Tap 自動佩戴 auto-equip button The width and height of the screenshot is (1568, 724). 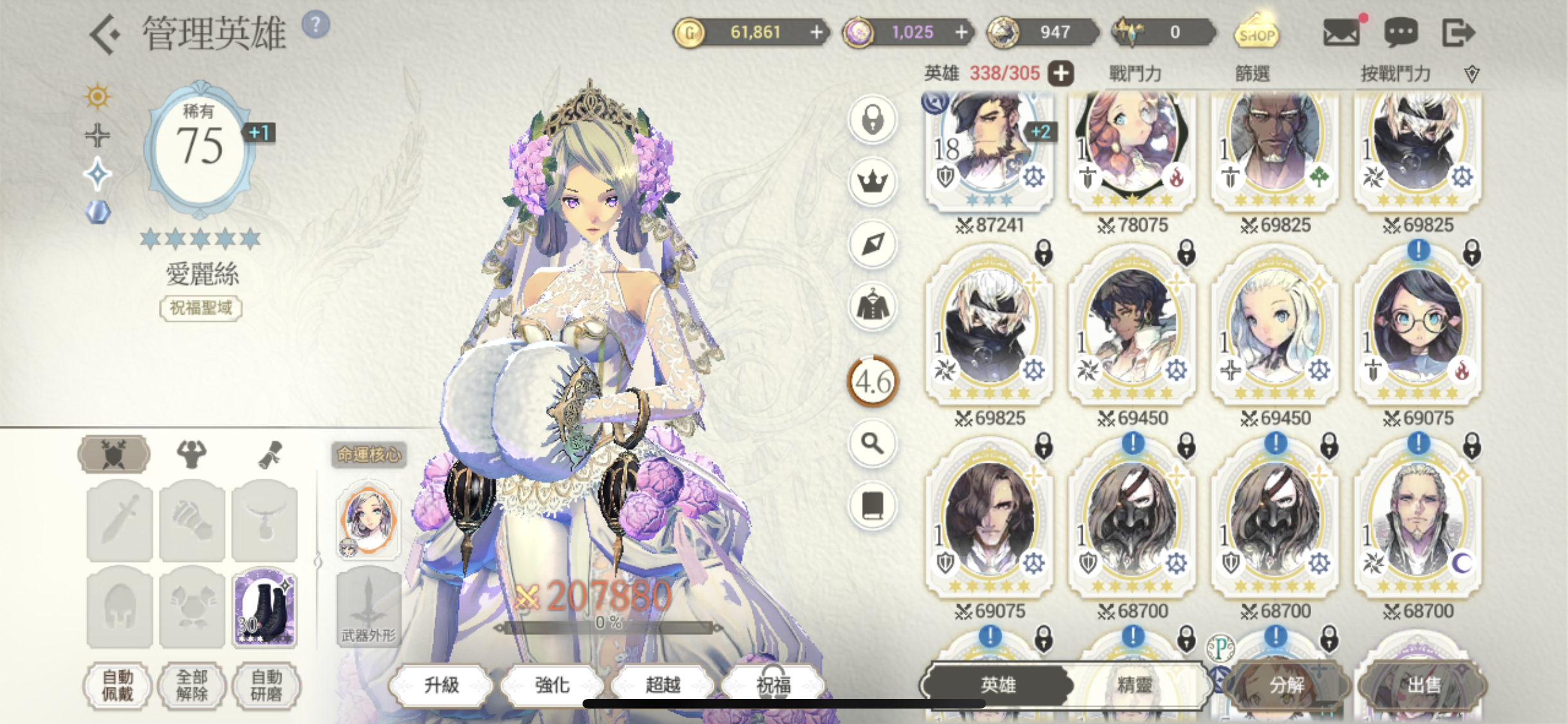(118, 685)
